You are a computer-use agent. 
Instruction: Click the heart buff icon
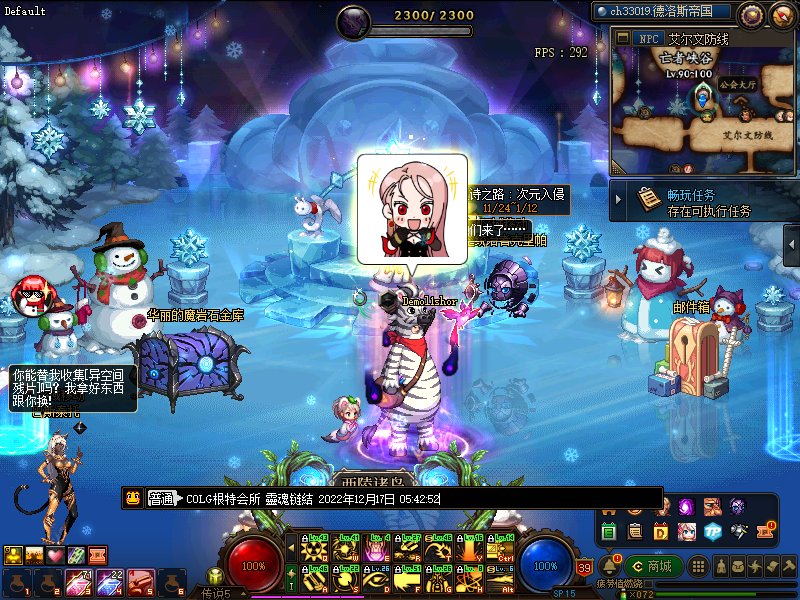56,555
